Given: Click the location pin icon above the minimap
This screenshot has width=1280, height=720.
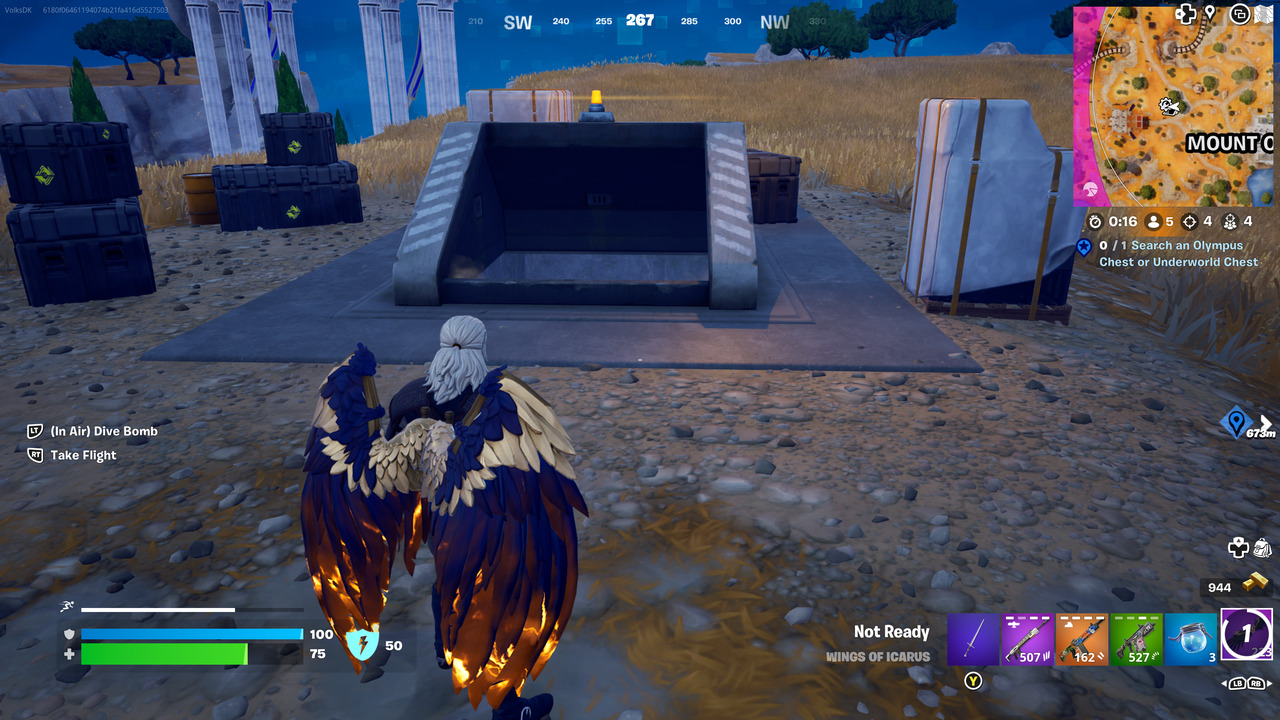Looking at the screenshot, I should [1211, 13].
